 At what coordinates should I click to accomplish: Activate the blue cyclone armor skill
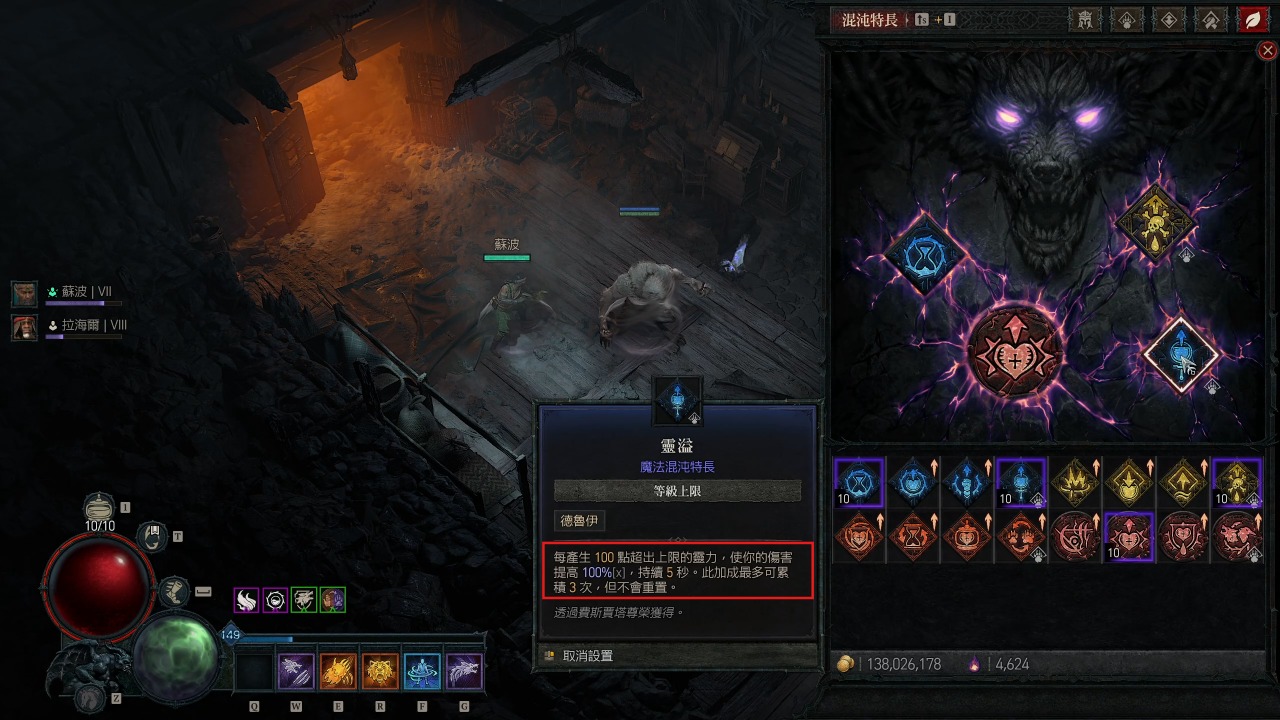[422, 672]
